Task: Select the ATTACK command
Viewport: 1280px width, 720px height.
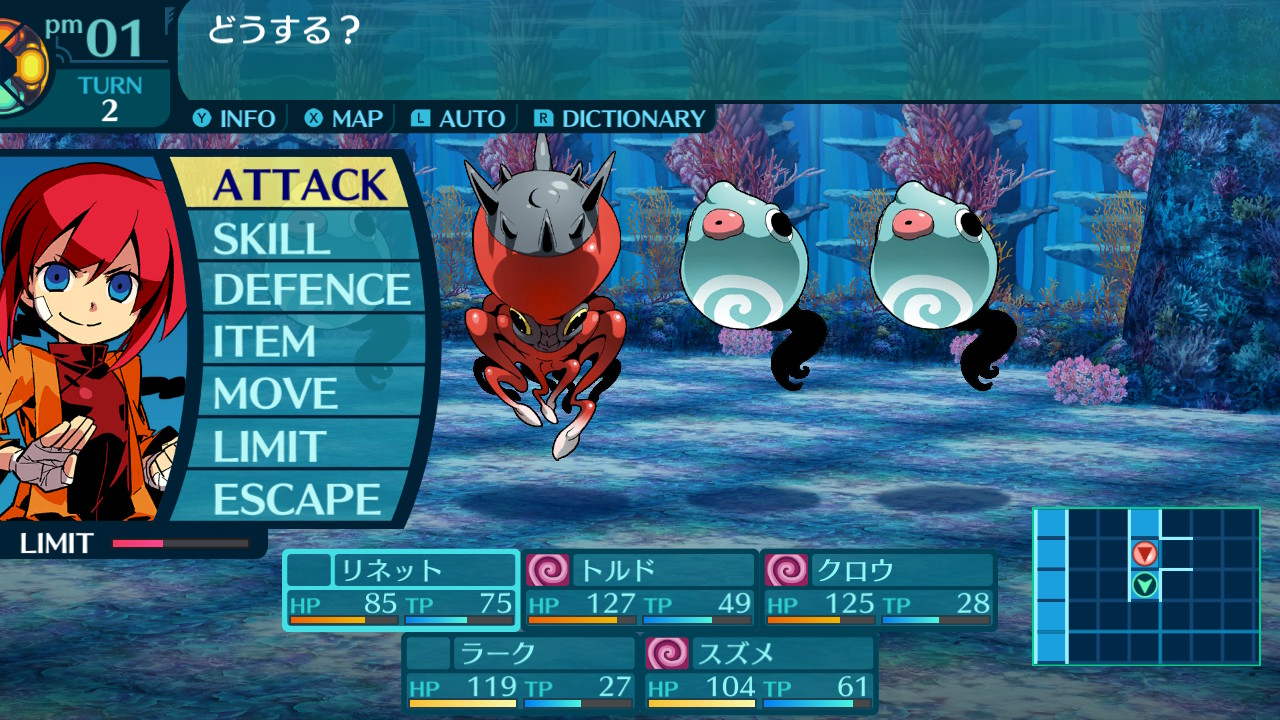Action: (299, 185)
